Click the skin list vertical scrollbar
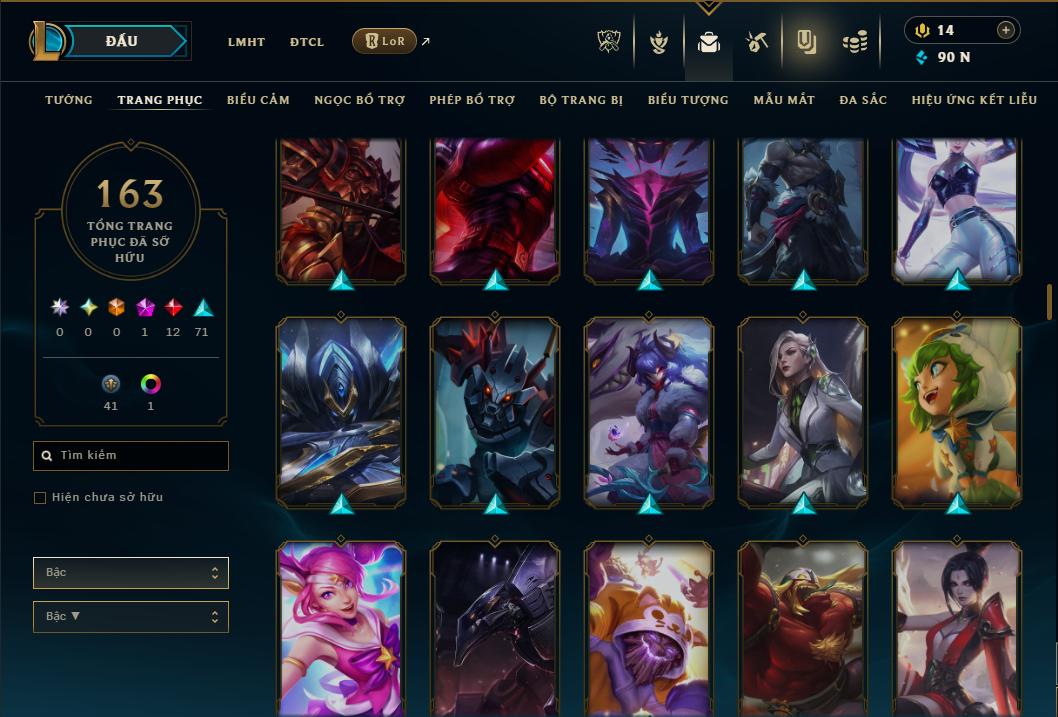 click(1049, 303)
